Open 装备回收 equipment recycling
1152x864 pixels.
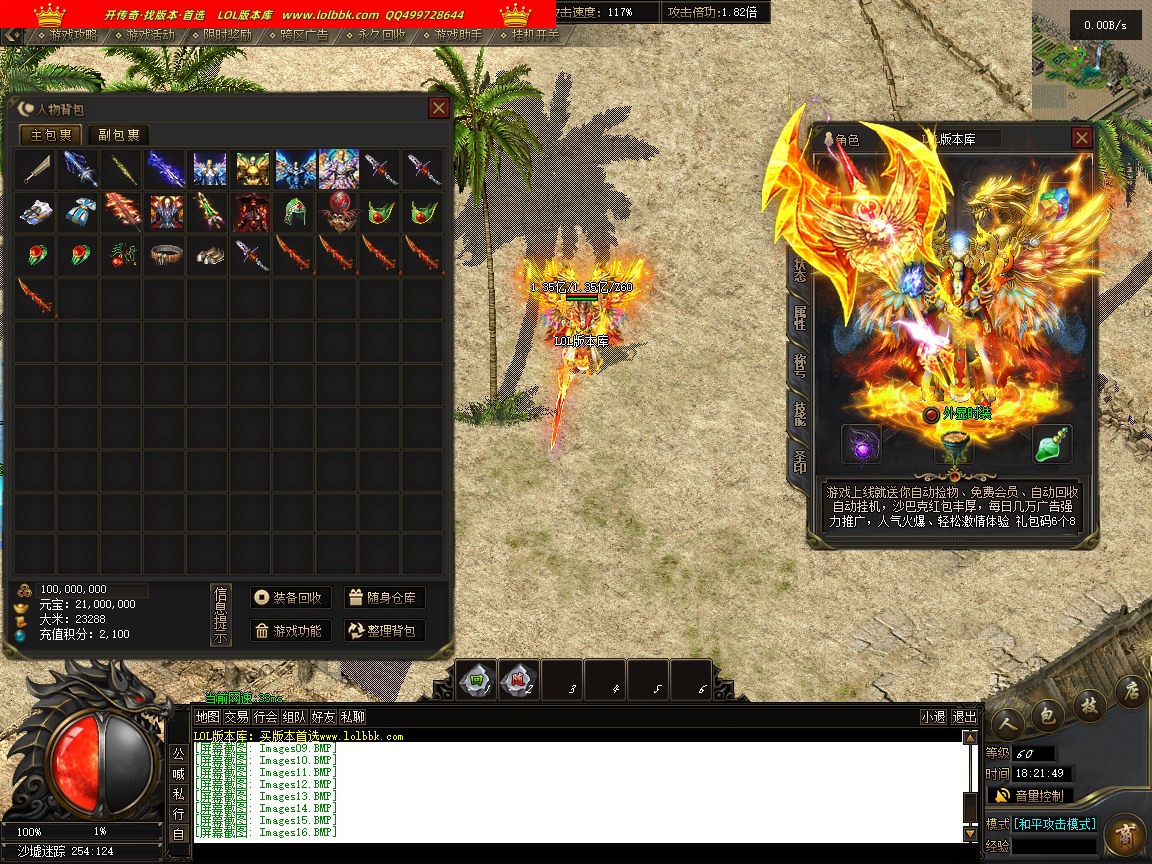(x=290, y=598)
